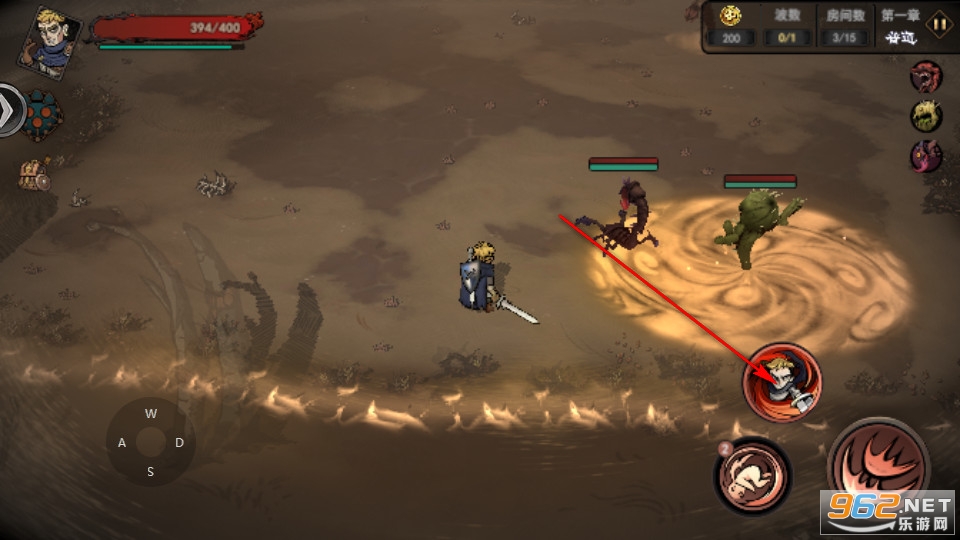
Task: Click the gold skull coin currency icon
Action: (x=731, y=15)
